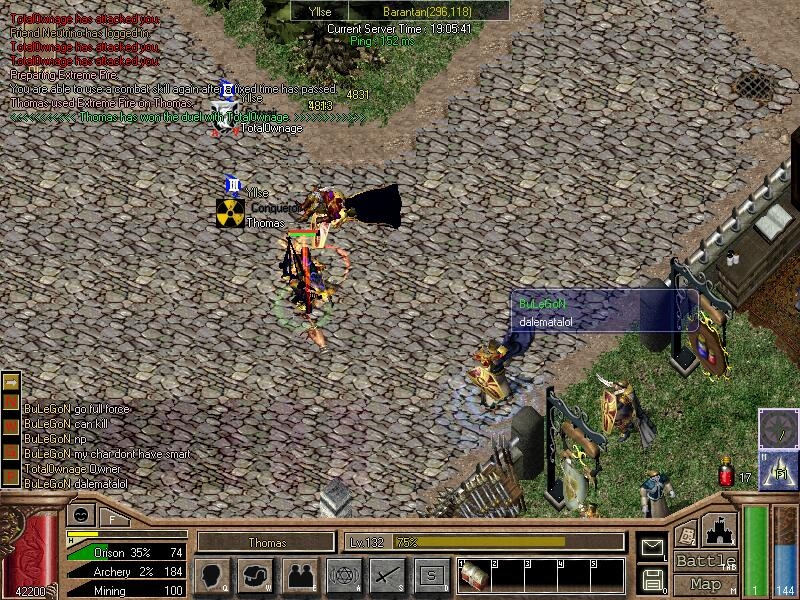Click the arrow button atop chat filters
800x600 pixels.
tap(11, 382)
